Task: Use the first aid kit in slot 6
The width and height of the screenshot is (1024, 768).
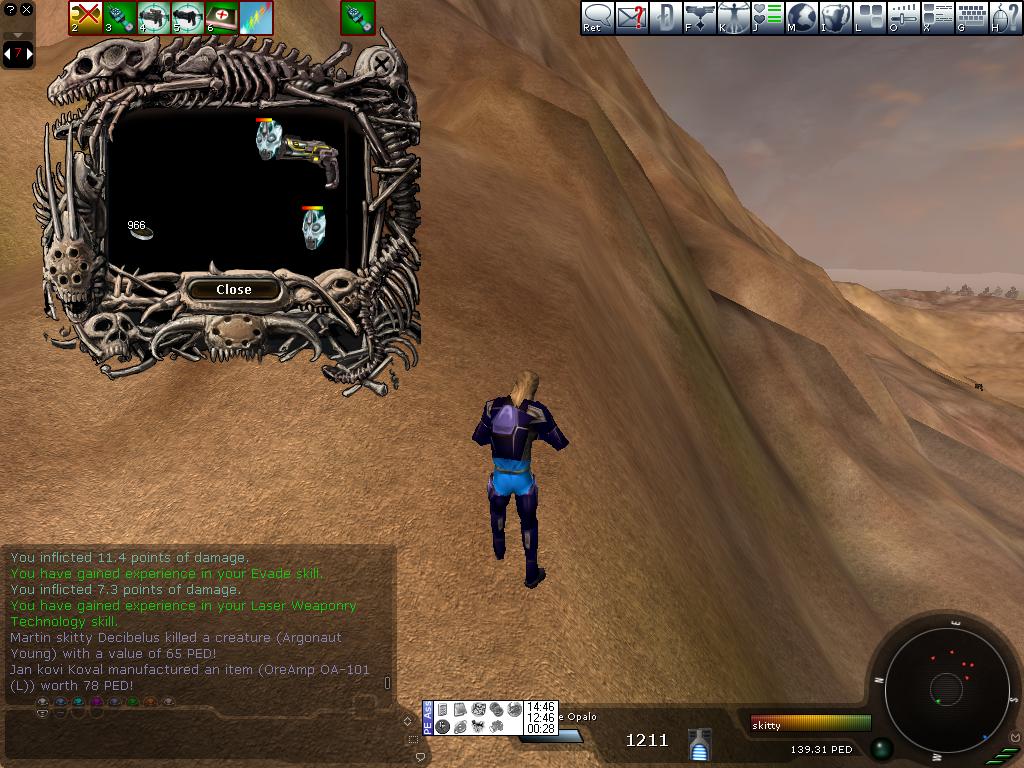Action: [221, 17]
